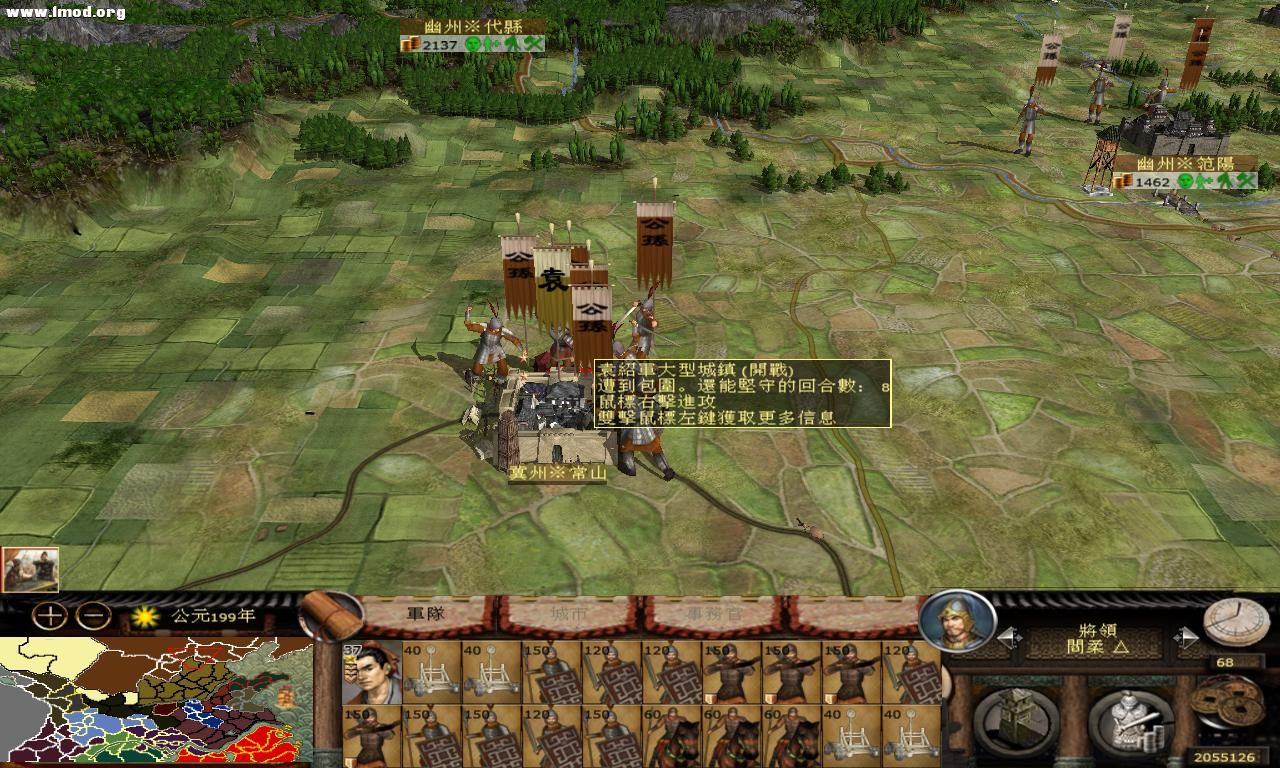
Task: Open recruitment via the armored soldier icon
Action: [1130, 717]
